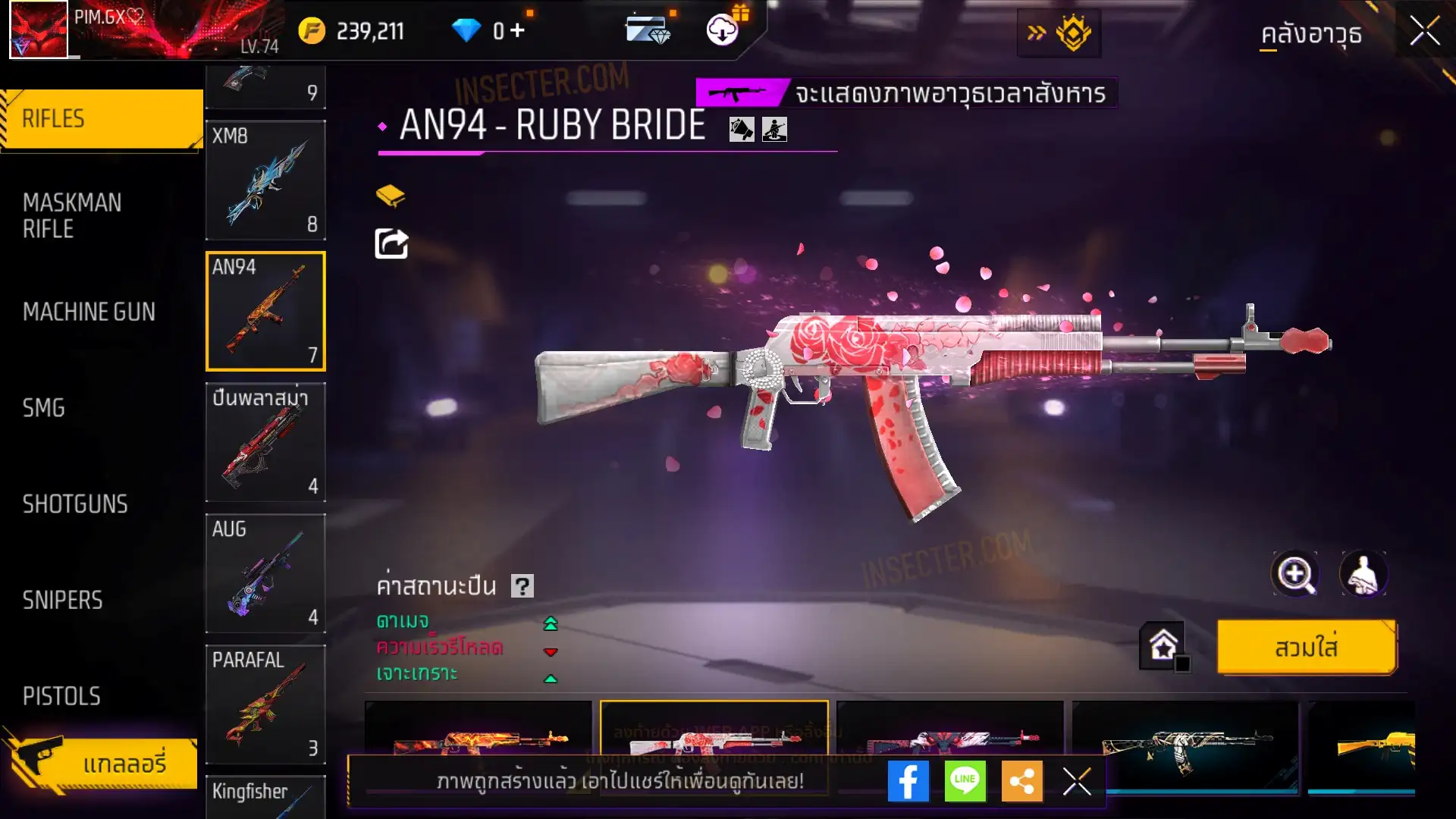1456x819 pixels.
Task: Share the image on Facebook
Action: coord(908,781)
